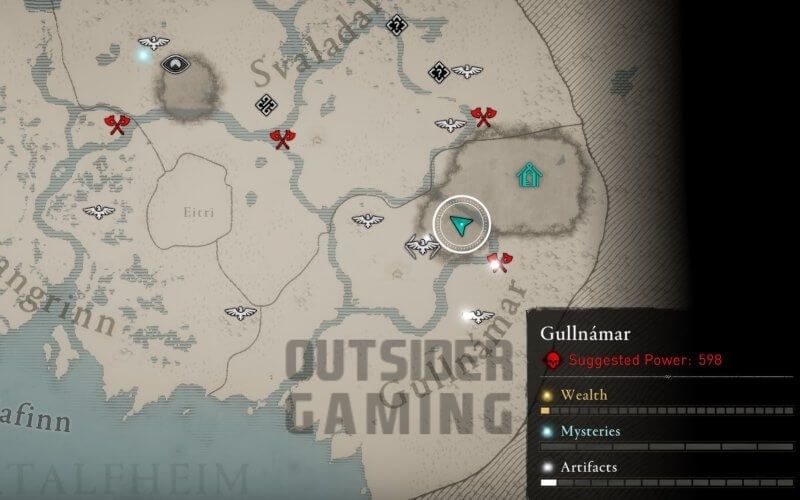This screenshot has width=800, height=500.
Task: Select the Mysteries entry in Gullnámar panel
Action: (588, 431)
